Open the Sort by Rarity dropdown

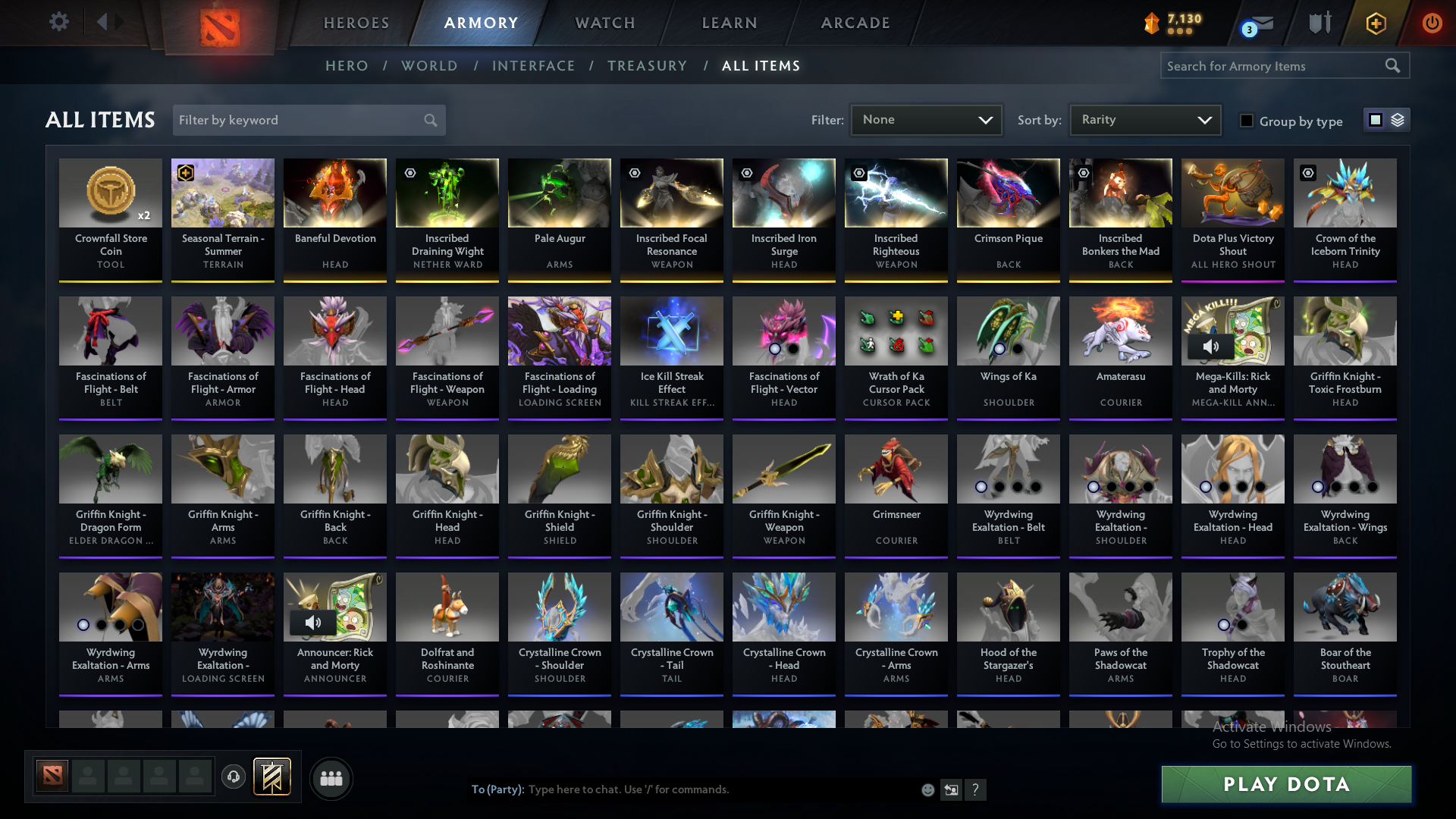[x=1144, y=119]
